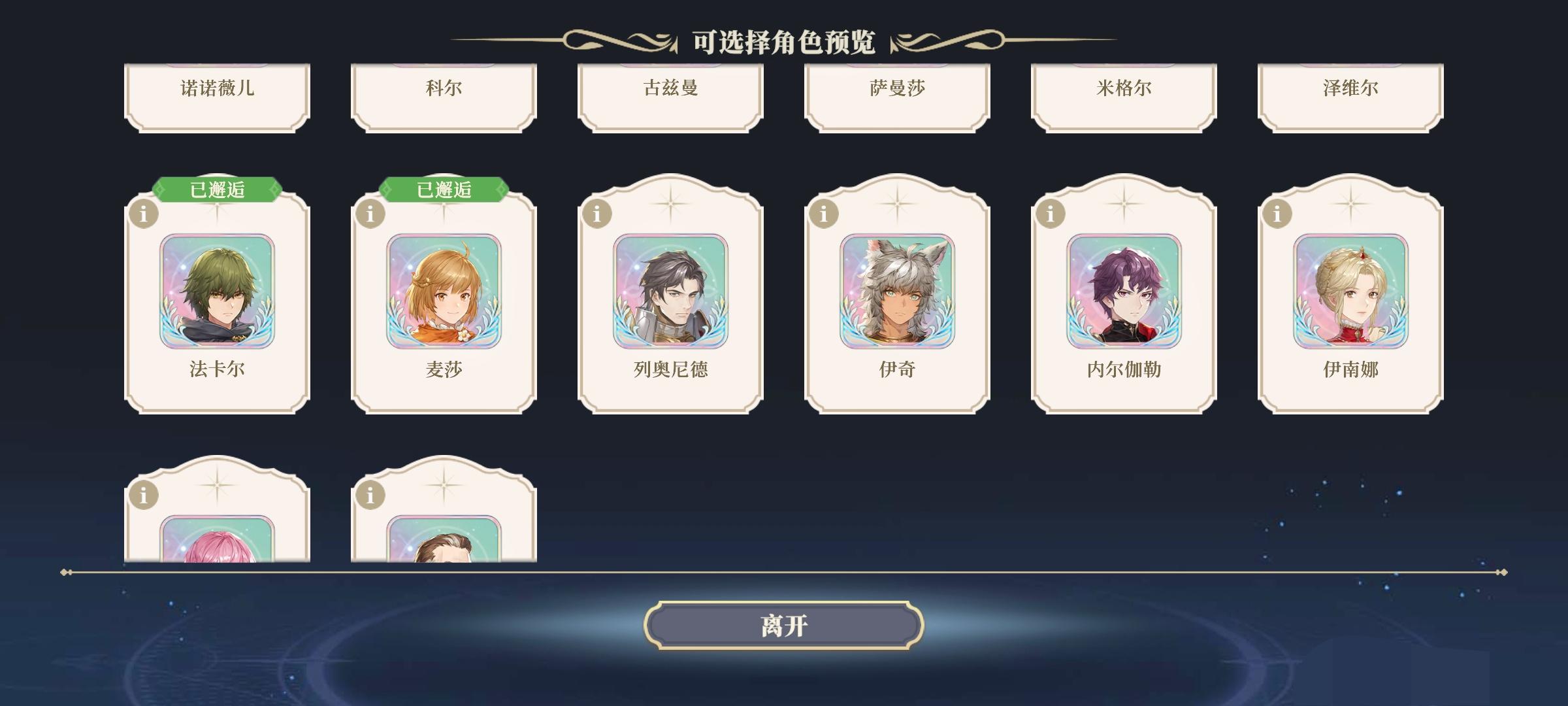Viewport: 1568px width, 706px height.
Task: Click info icon on bottom-left pink-haired card
Action: [143, 495]
